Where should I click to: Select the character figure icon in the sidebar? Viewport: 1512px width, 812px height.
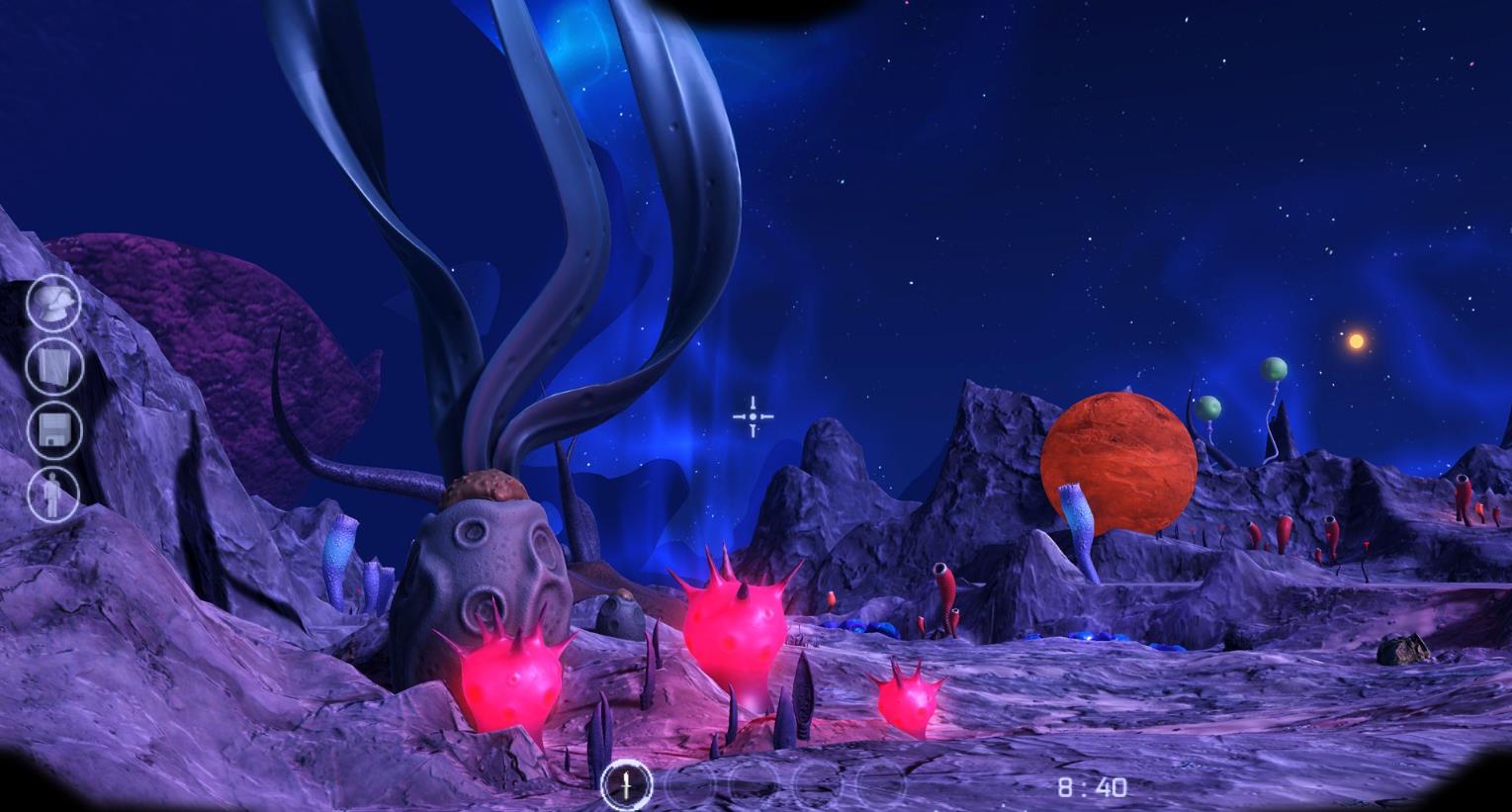[x=52, y=494]
